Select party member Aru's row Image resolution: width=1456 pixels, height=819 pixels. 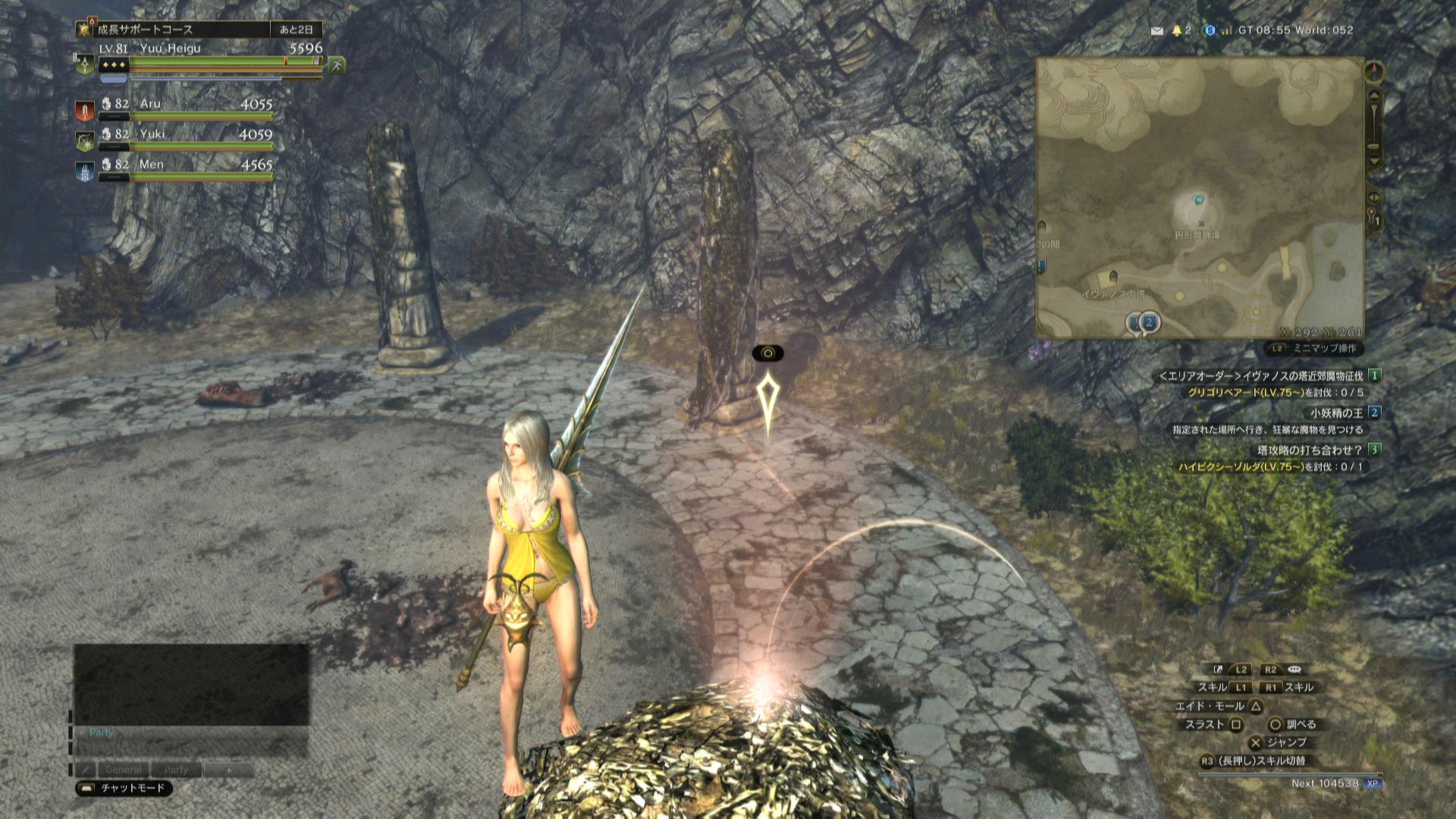coord(182,105)
